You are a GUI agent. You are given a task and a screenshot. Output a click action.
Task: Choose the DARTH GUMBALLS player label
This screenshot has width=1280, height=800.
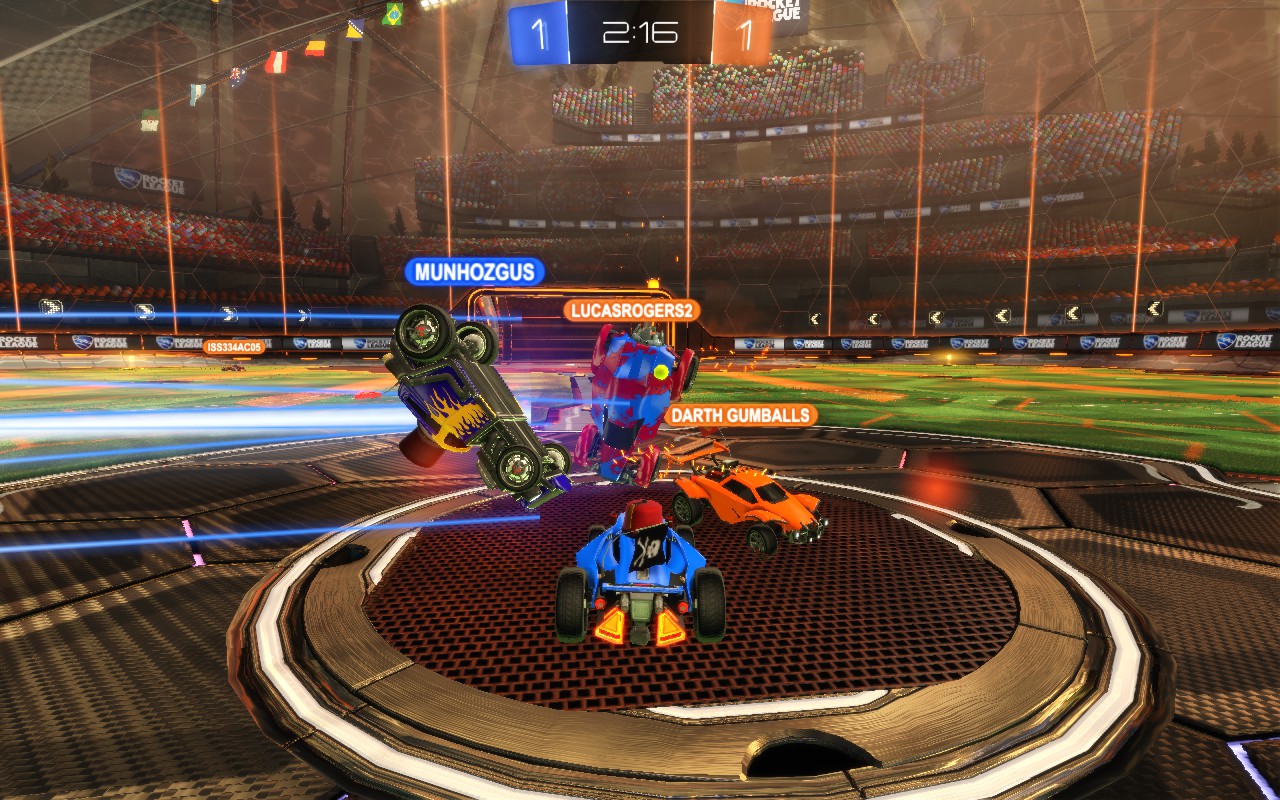(x=740, y=415)
